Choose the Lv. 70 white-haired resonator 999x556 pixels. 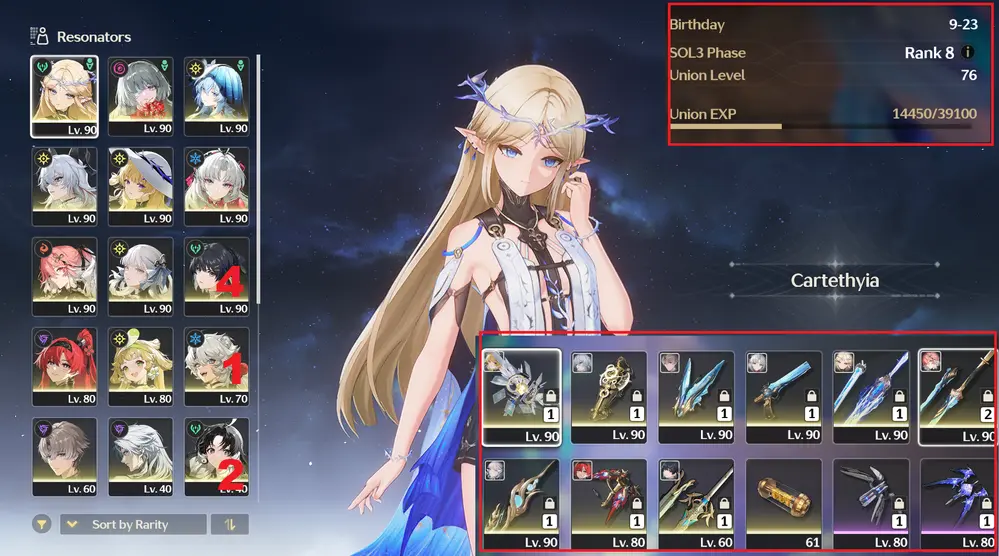[217, 366]
